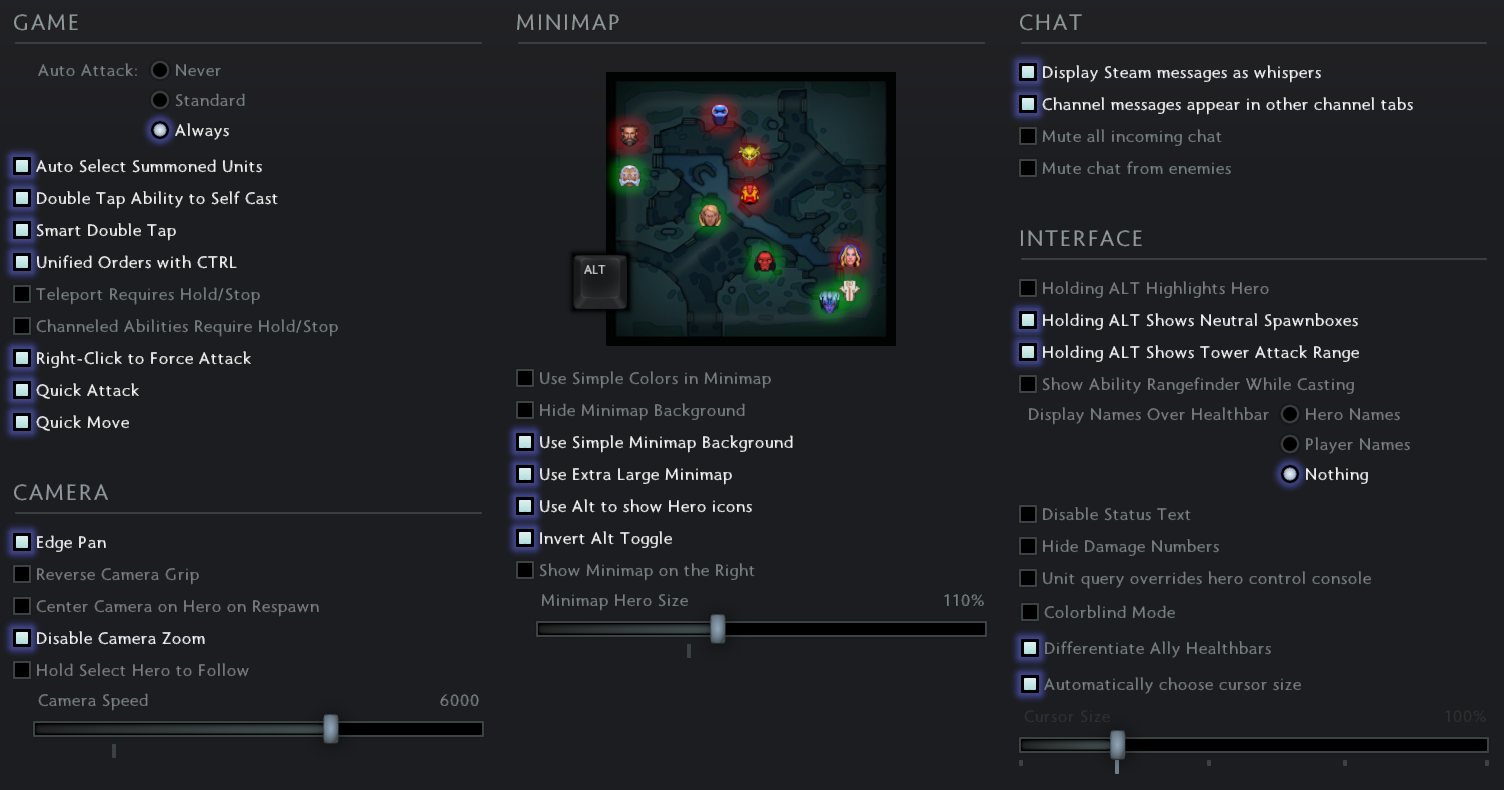Disable Edge Pan
Image resolution: width=1504 pixels, height=790 pixels.
[21, 542]
